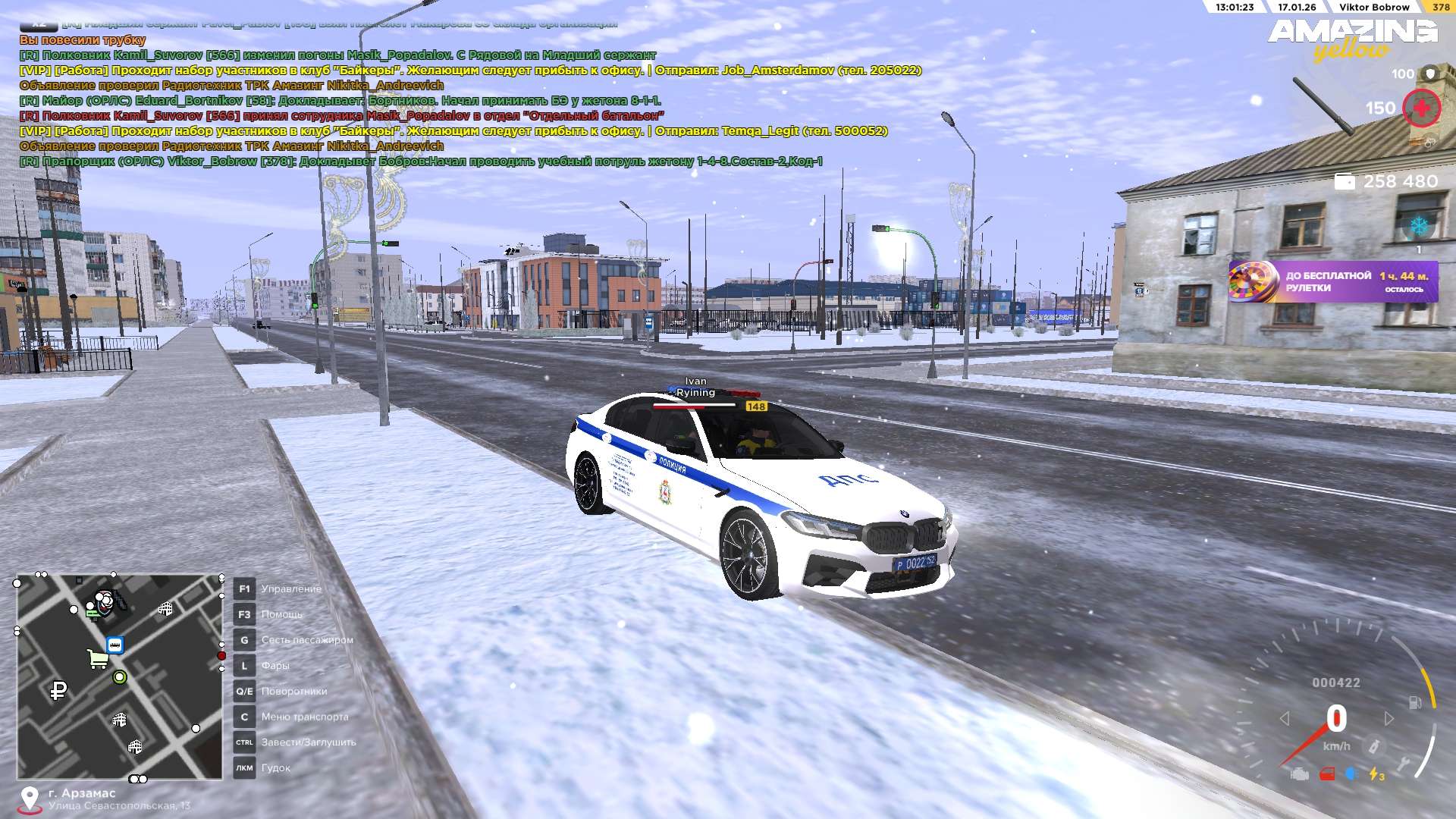This screenshot has width=1456, height=819.
Task: Click the green player position marker
Action: point(119,677)
